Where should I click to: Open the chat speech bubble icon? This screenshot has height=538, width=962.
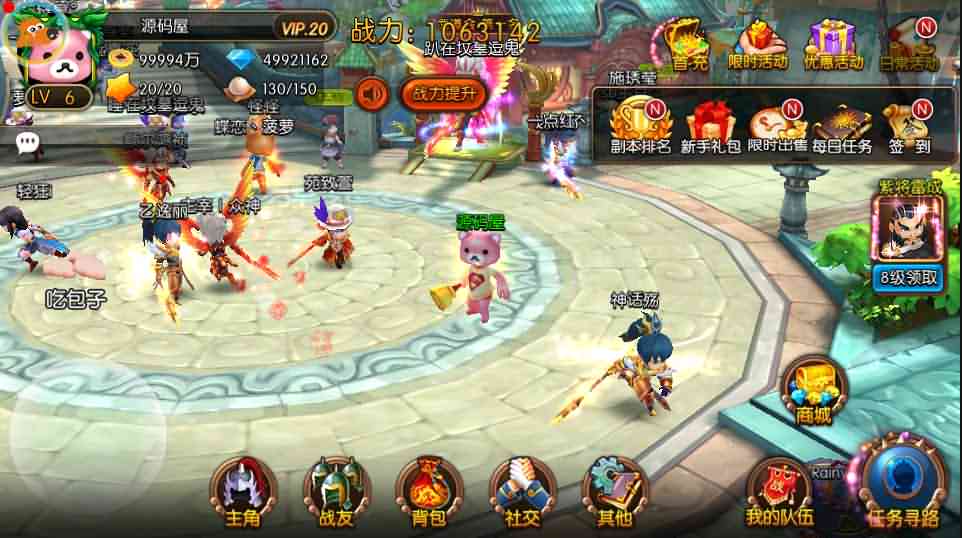click(x=28, y=143)
